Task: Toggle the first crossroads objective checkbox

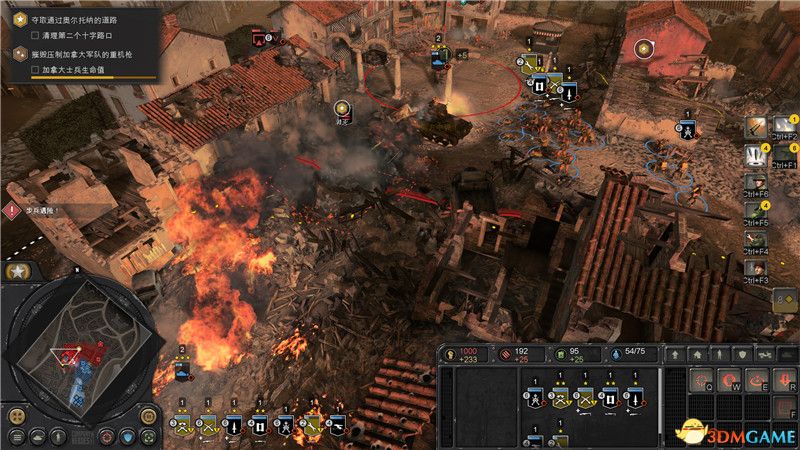Action: pyautogui.click(x=36, y=36)
